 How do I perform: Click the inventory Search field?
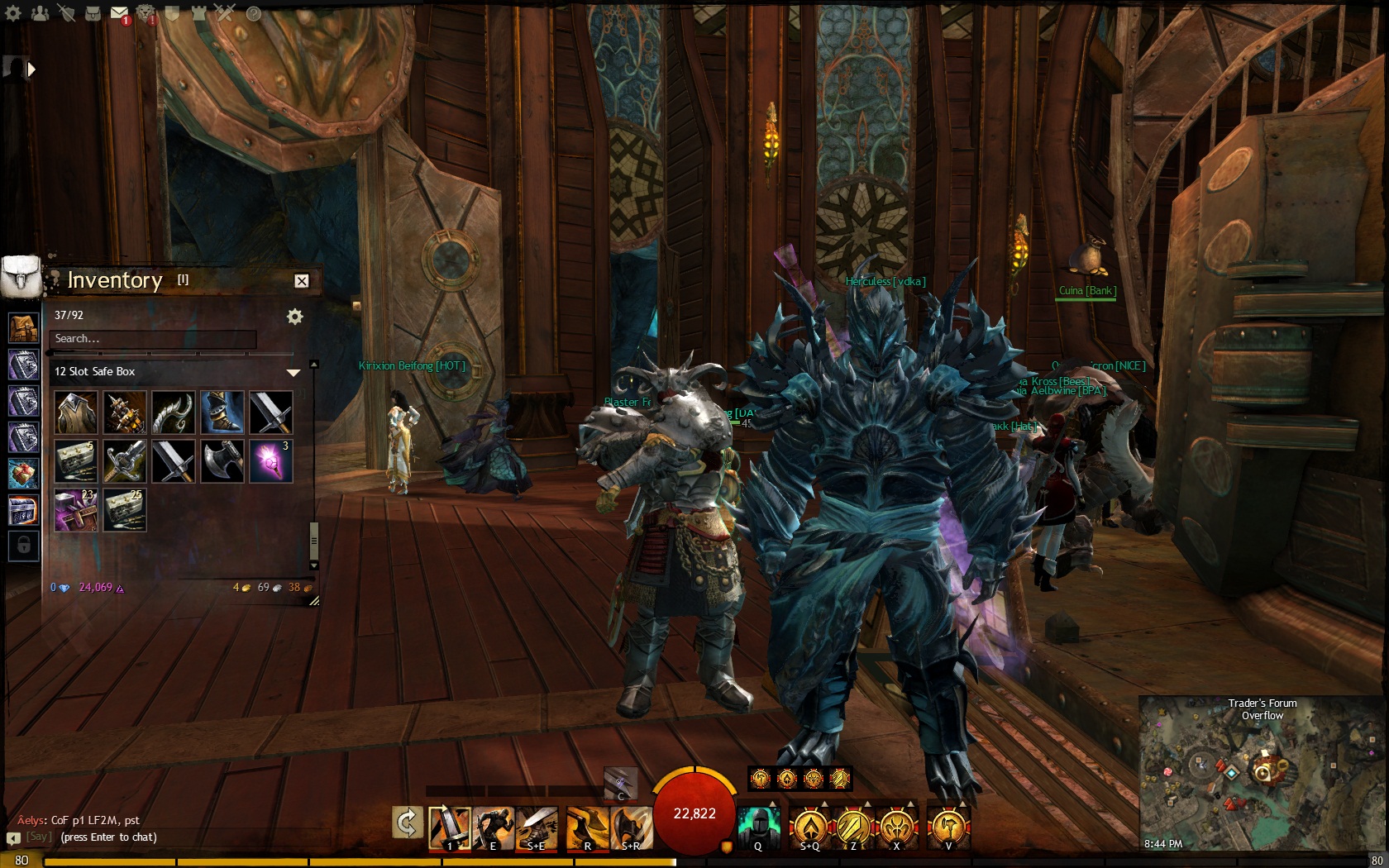tap(153, 339)
